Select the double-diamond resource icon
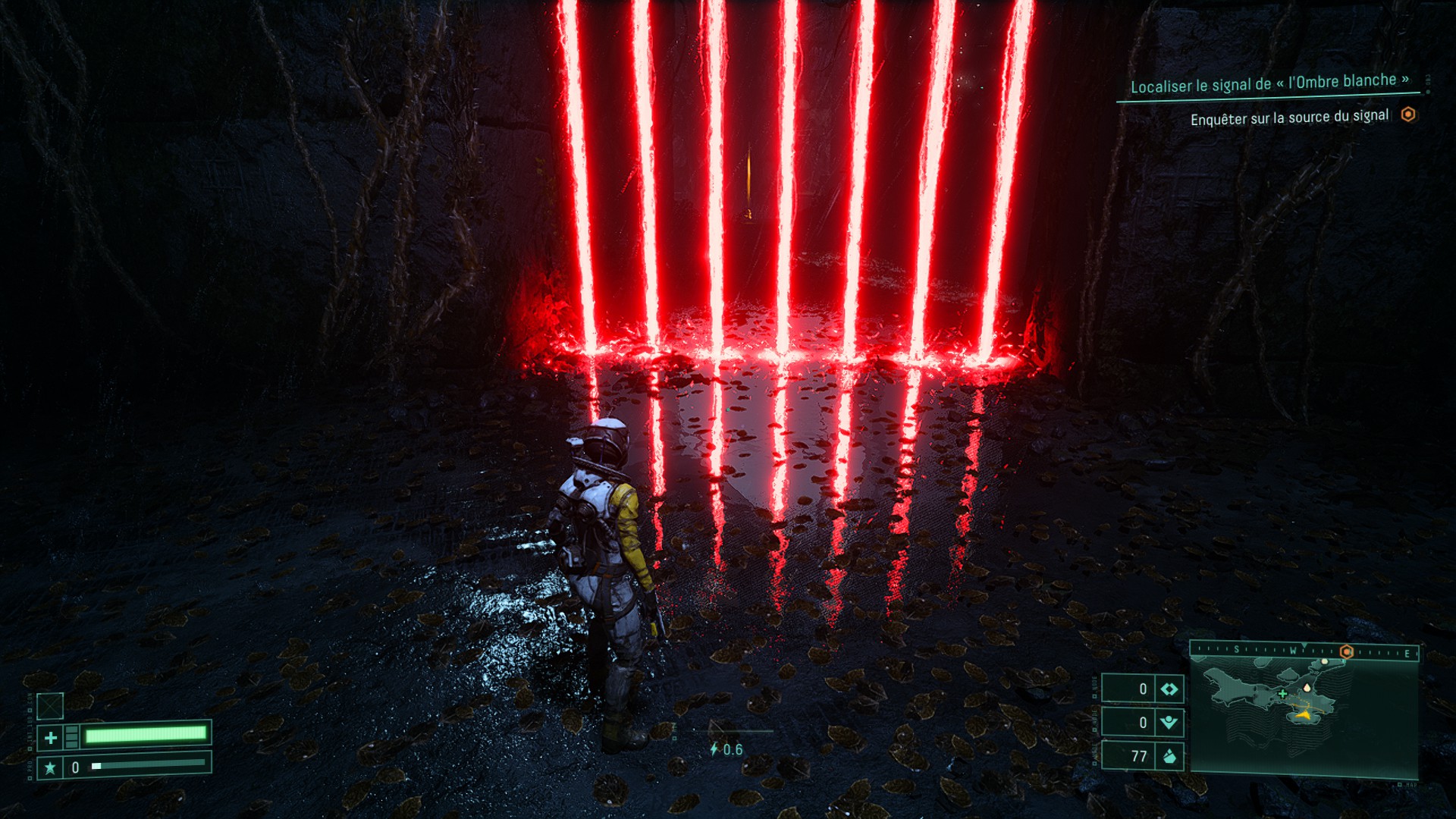The width and height of the screenshot is (1456, 819). click(1169, 689)
